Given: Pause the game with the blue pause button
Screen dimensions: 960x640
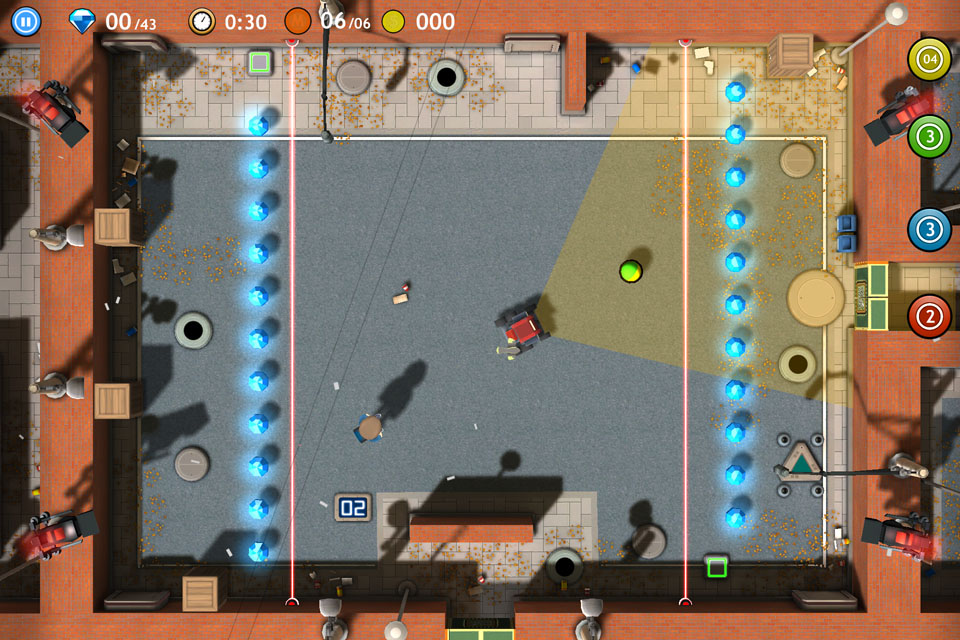Looking at the screenshot, I should [26, 21].
